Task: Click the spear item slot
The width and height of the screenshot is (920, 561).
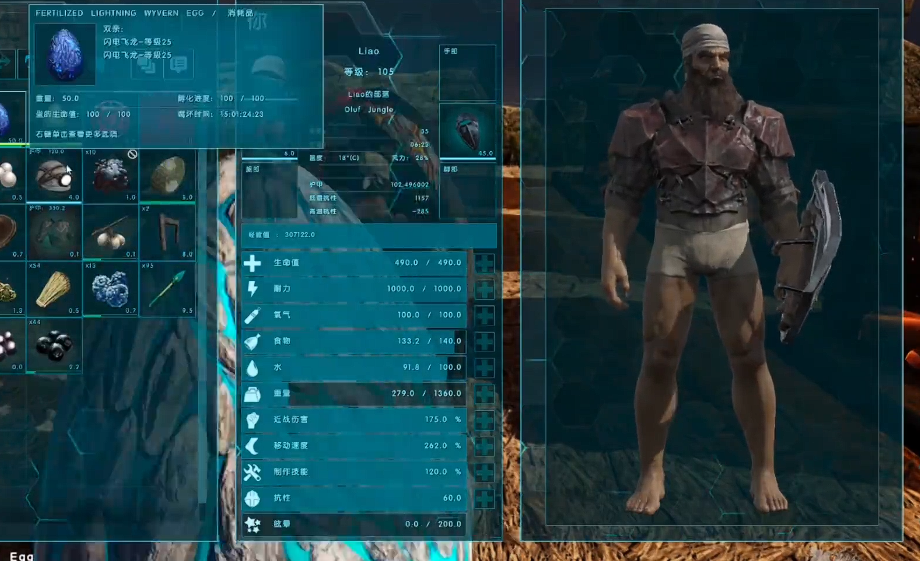Action: click(166, 288)
